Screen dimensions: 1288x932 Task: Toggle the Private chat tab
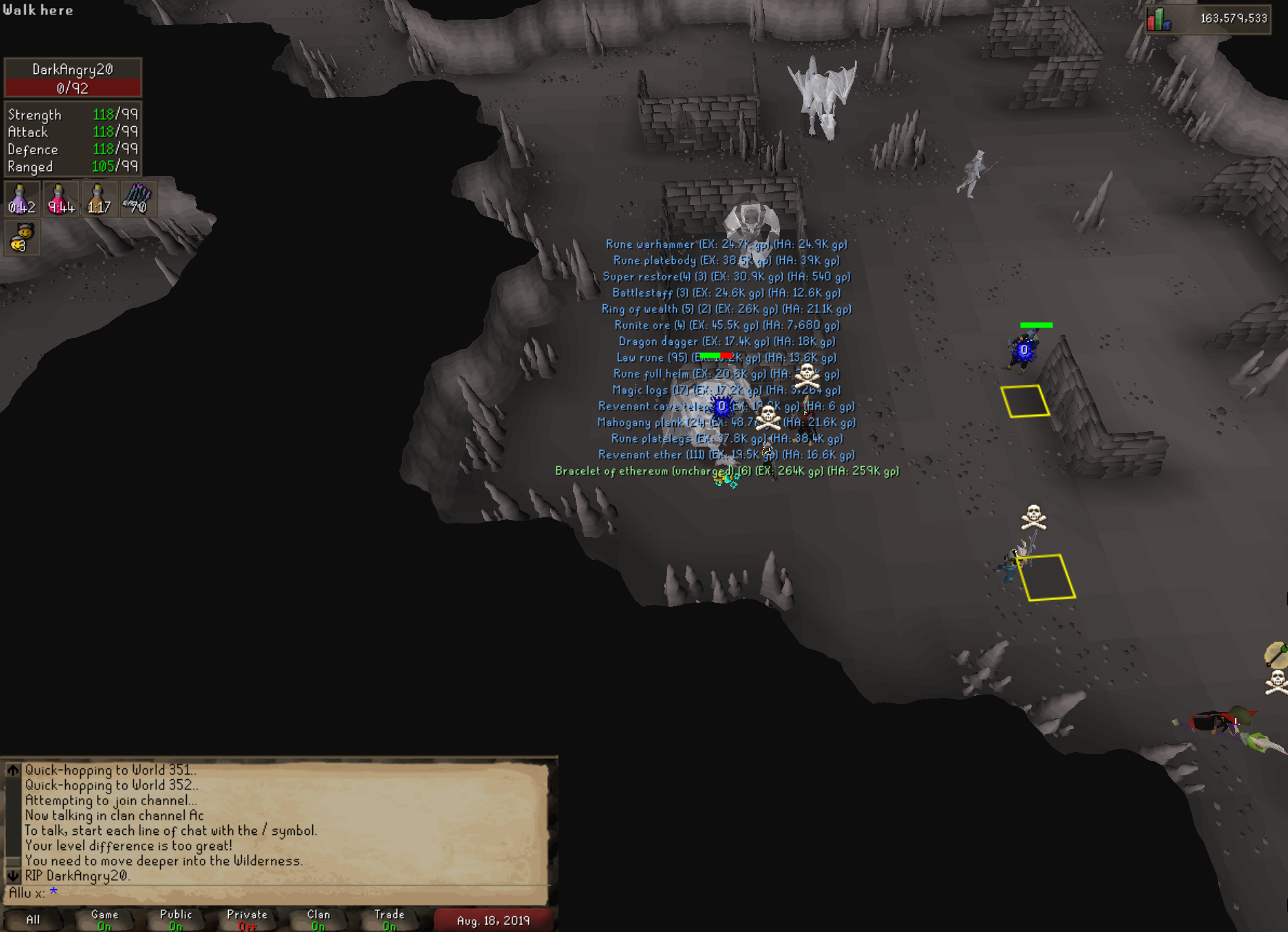(x=247, y=920)
